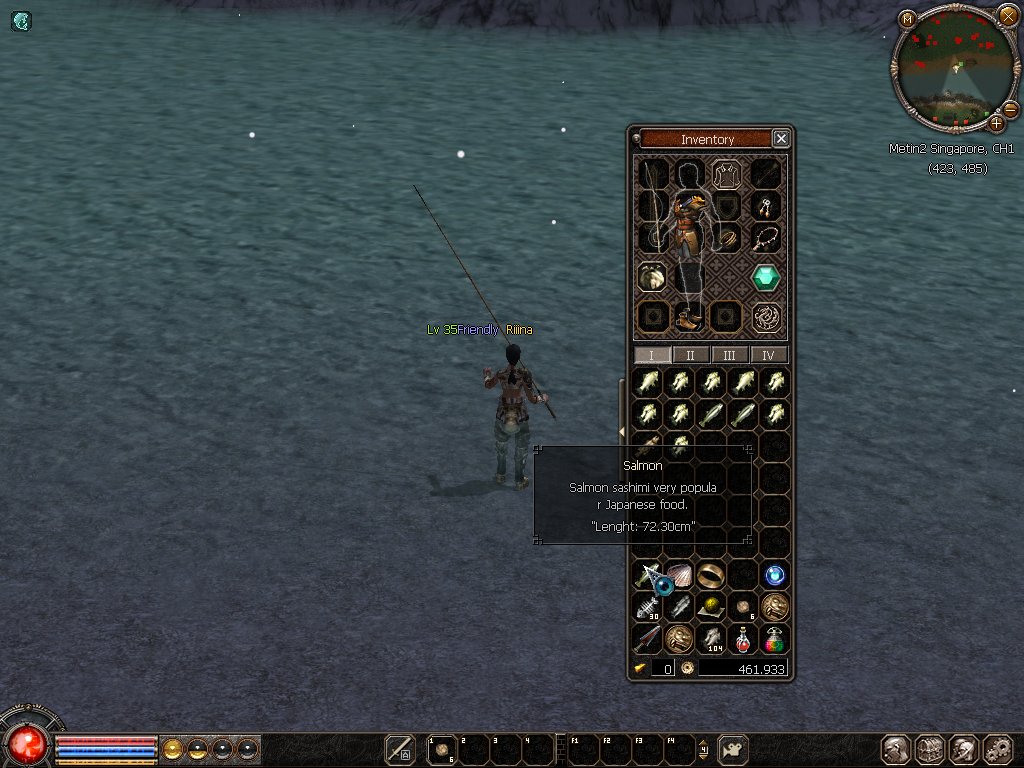
Task: Use the red potion flask
Action: click(743, 639)
